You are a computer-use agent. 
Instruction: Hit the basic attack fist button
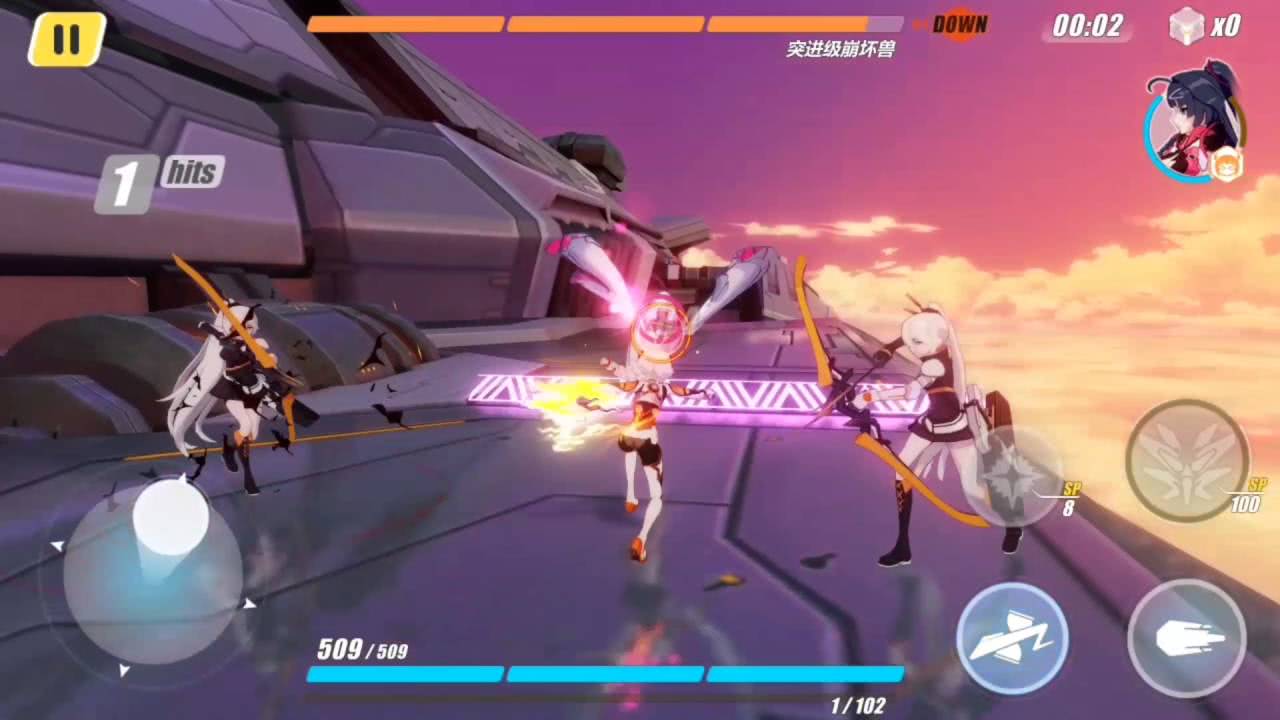click(1186, 637)
